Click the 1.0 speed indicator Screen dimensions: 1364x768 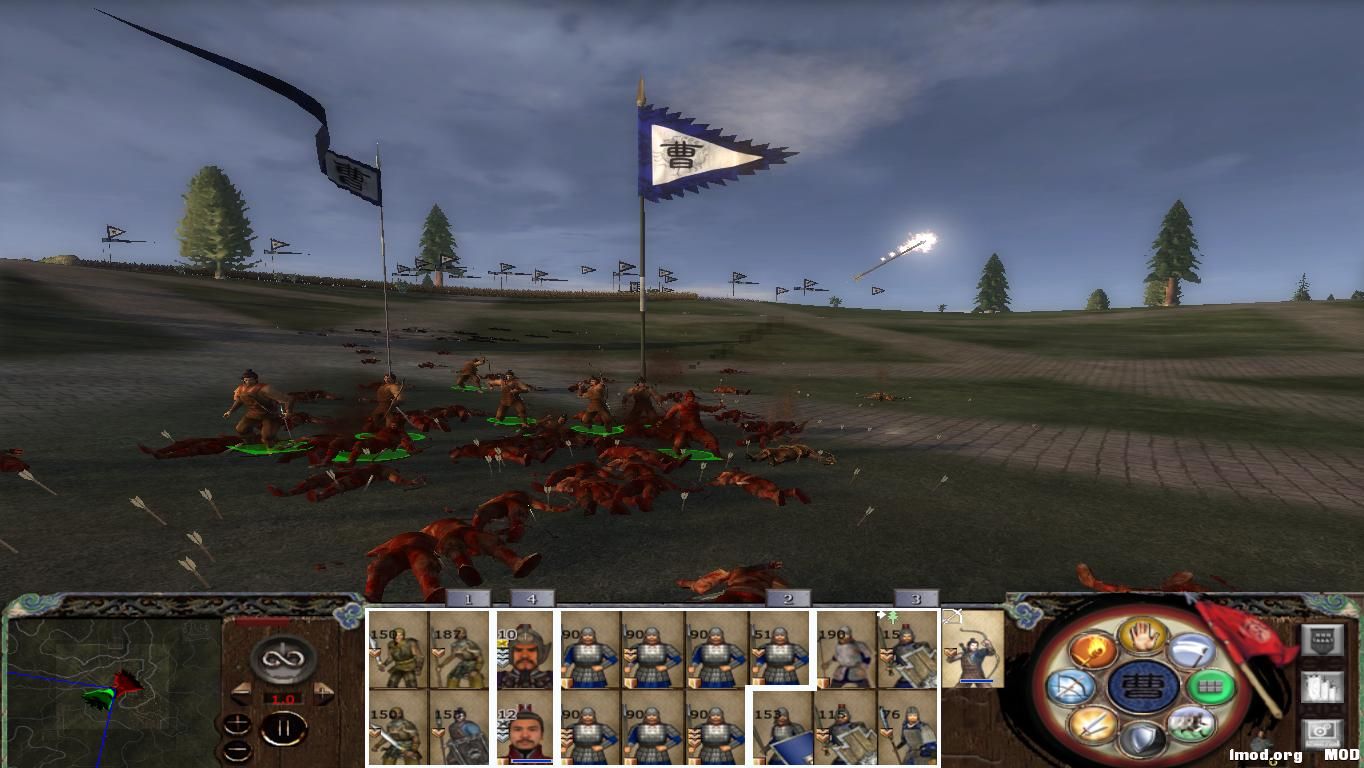[283, 698]
